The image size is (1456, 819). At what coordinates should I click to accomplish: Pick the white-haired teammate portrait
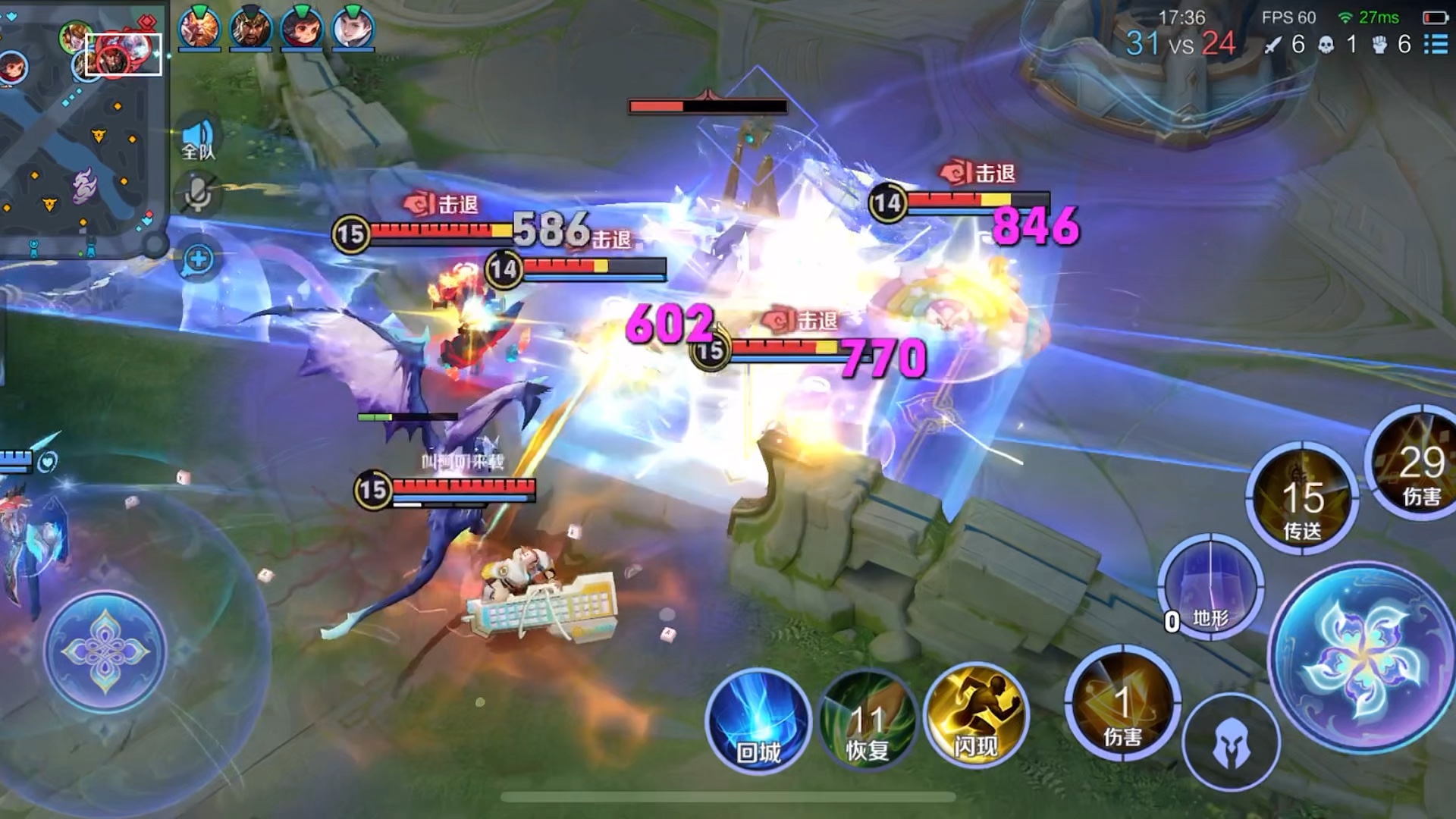(x=353, y=29)
